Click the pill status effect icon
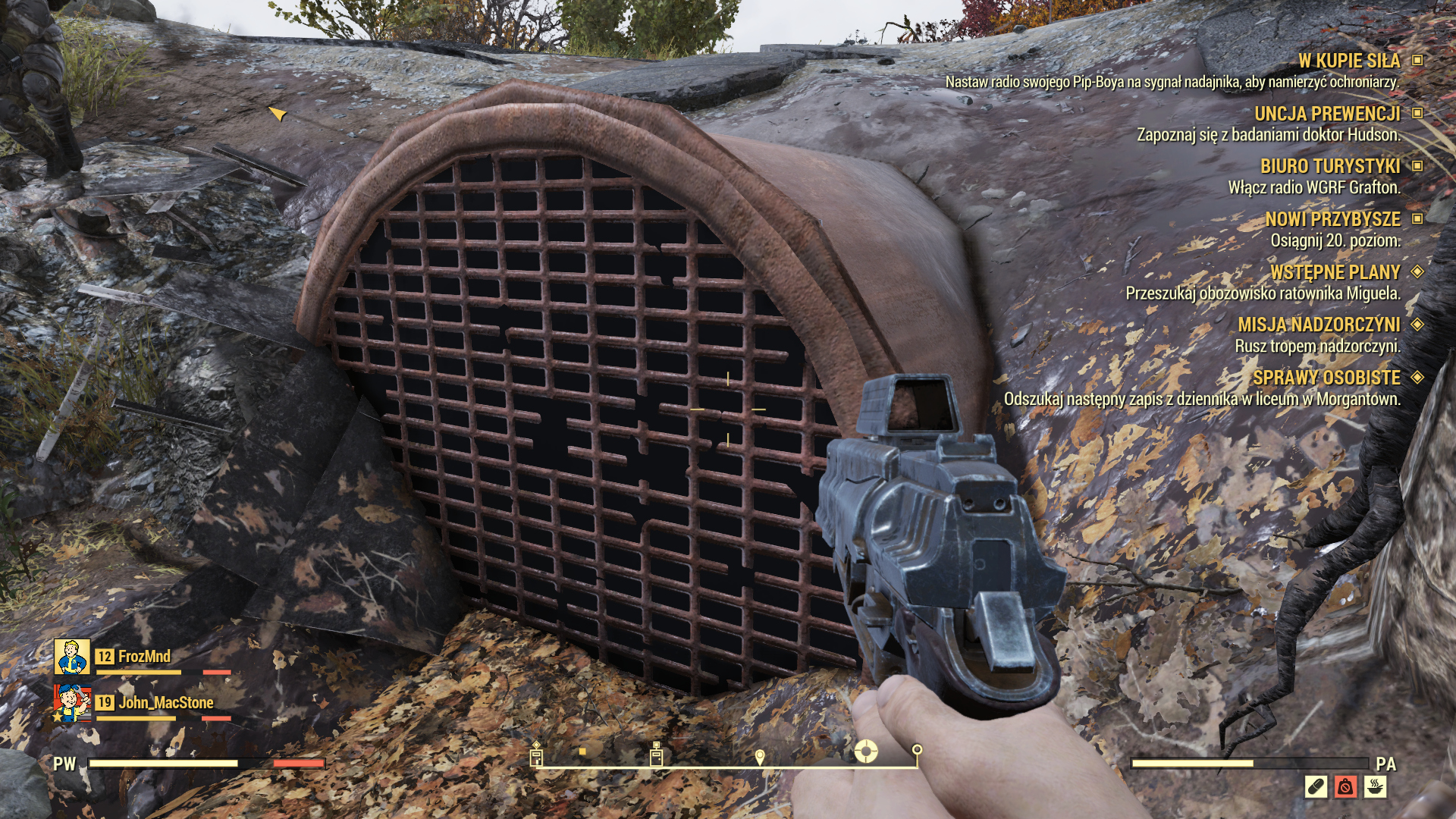Viewport: 1456px width, 819px height. click(1316, 787)
